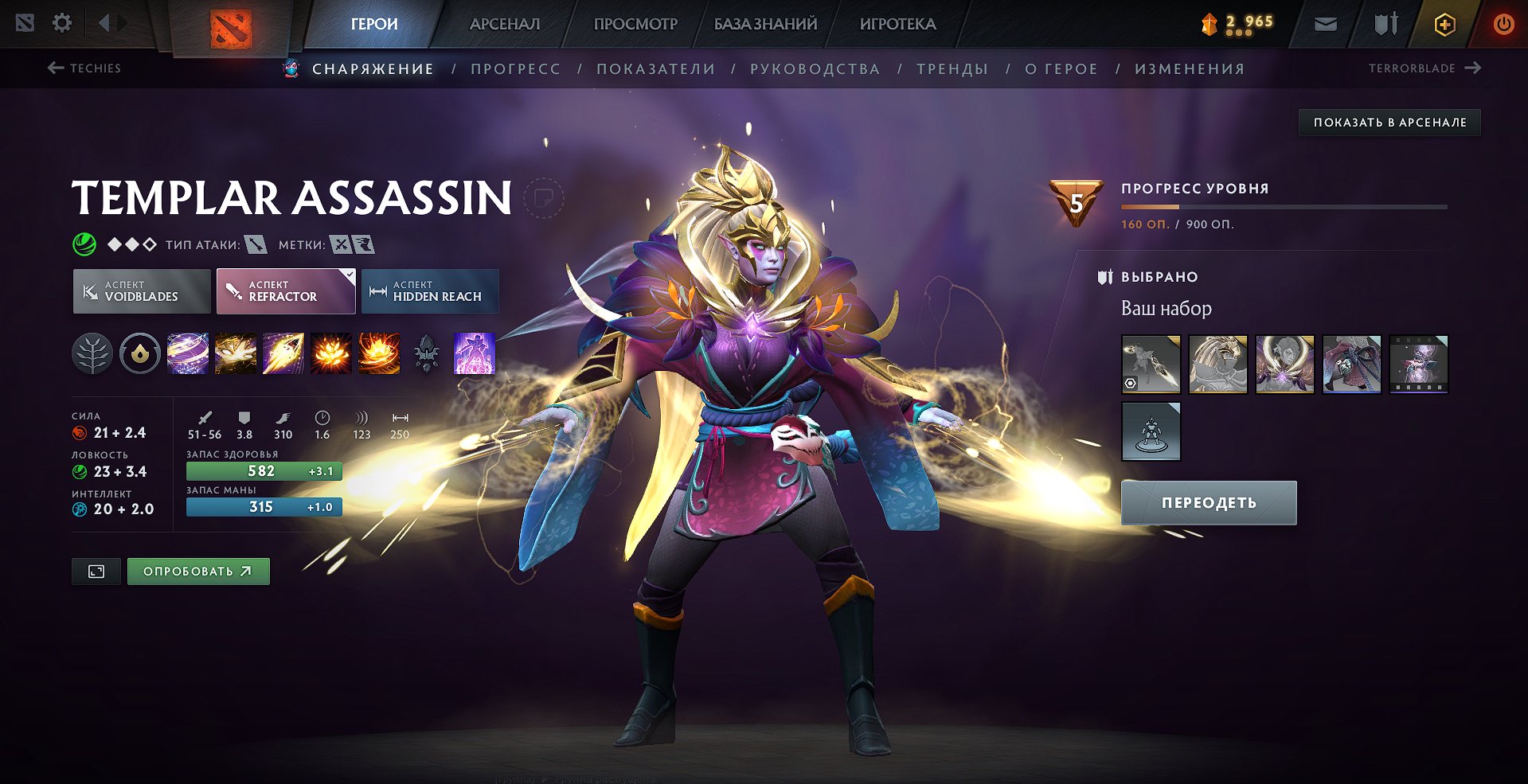Open the settings gear icon

pos(62,23)
